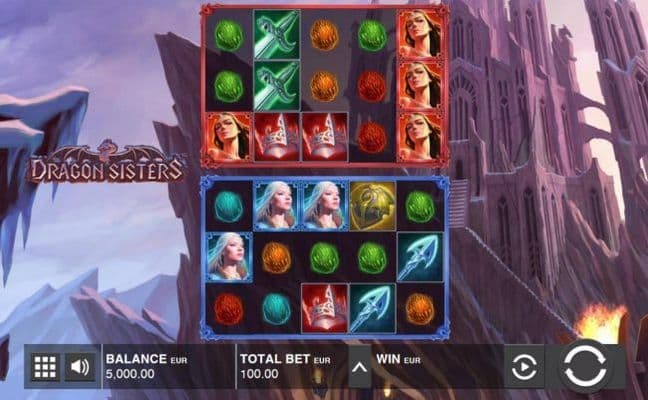Open the autoplay options
Screen dimensions: 648x400
click(523, 368)
